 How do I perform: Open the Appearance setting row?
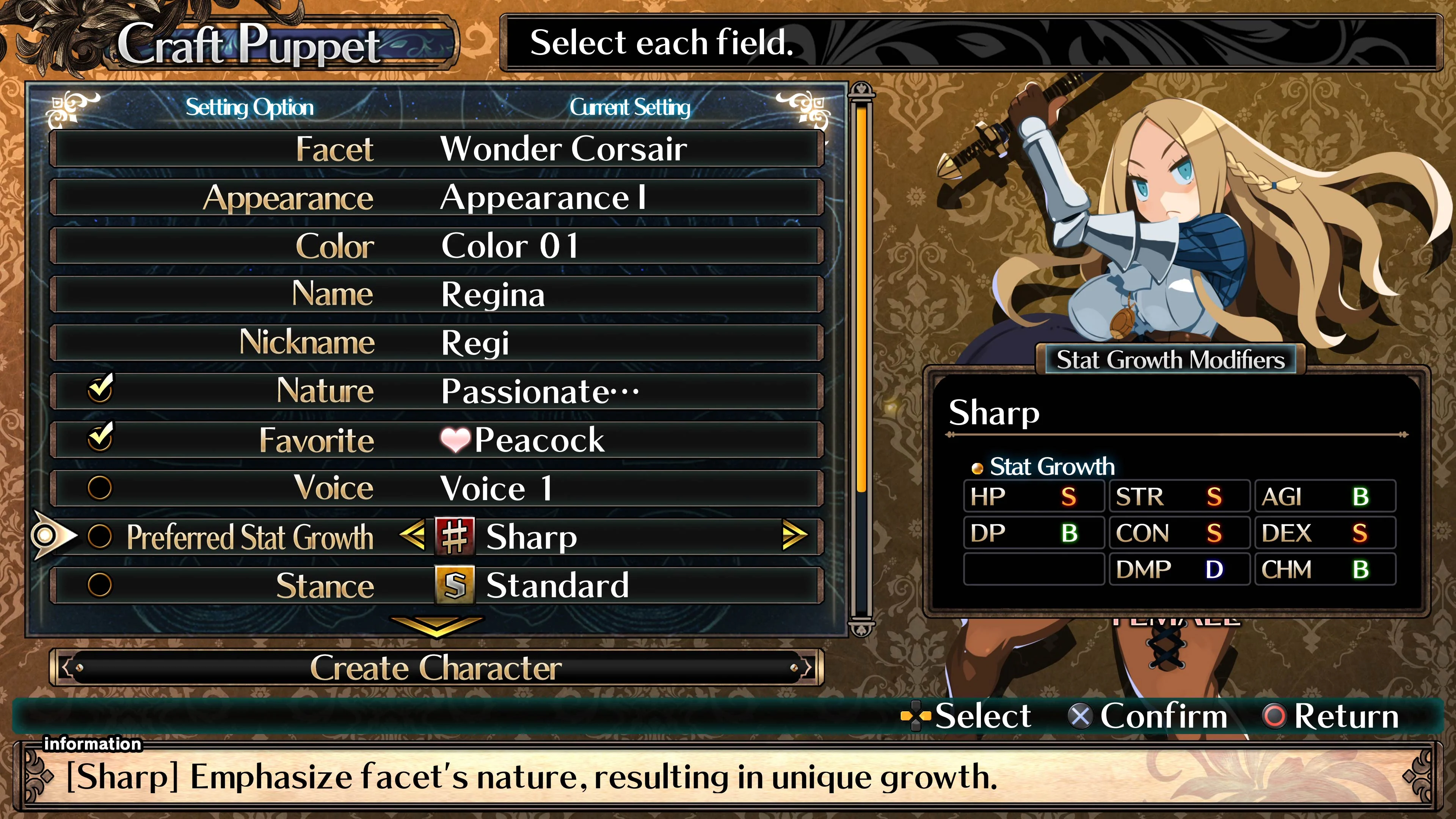(x=436, y=197)
